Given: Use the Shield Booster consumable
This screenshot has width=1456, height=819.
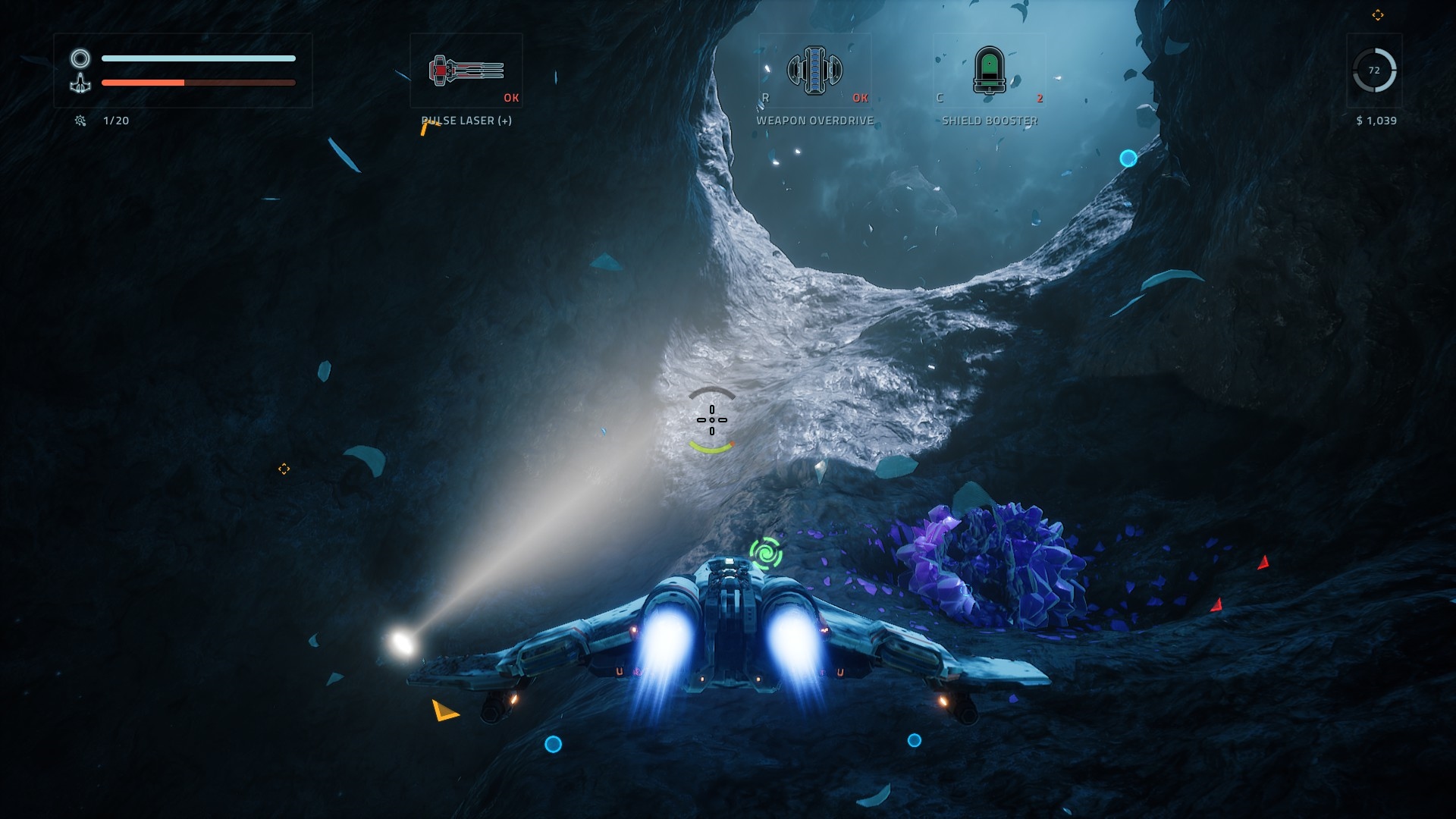Looking at the screenshot, I should (989, 71).
